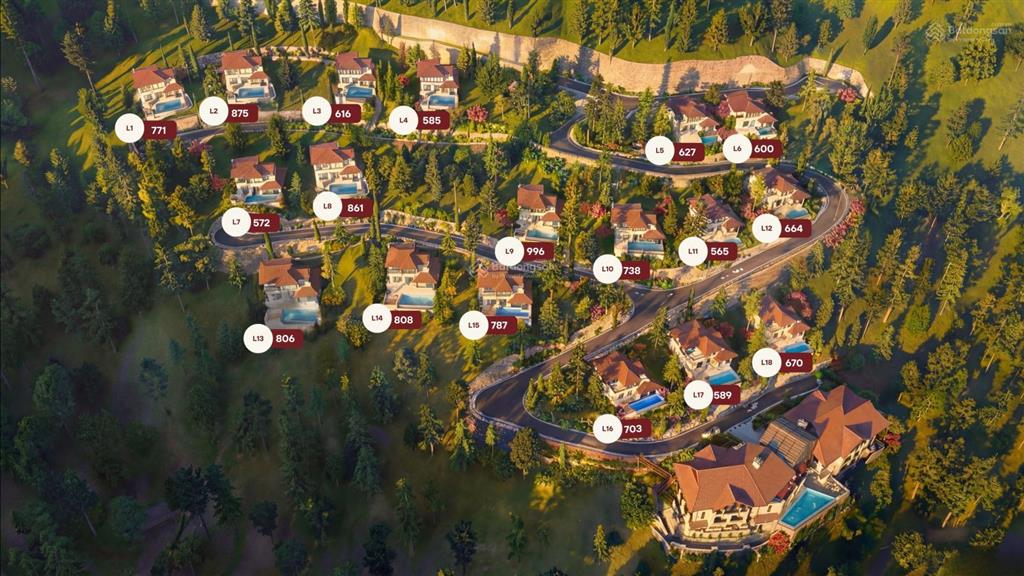
Task: Select the L8 marker labeled 861
Action: pos(328,206)
